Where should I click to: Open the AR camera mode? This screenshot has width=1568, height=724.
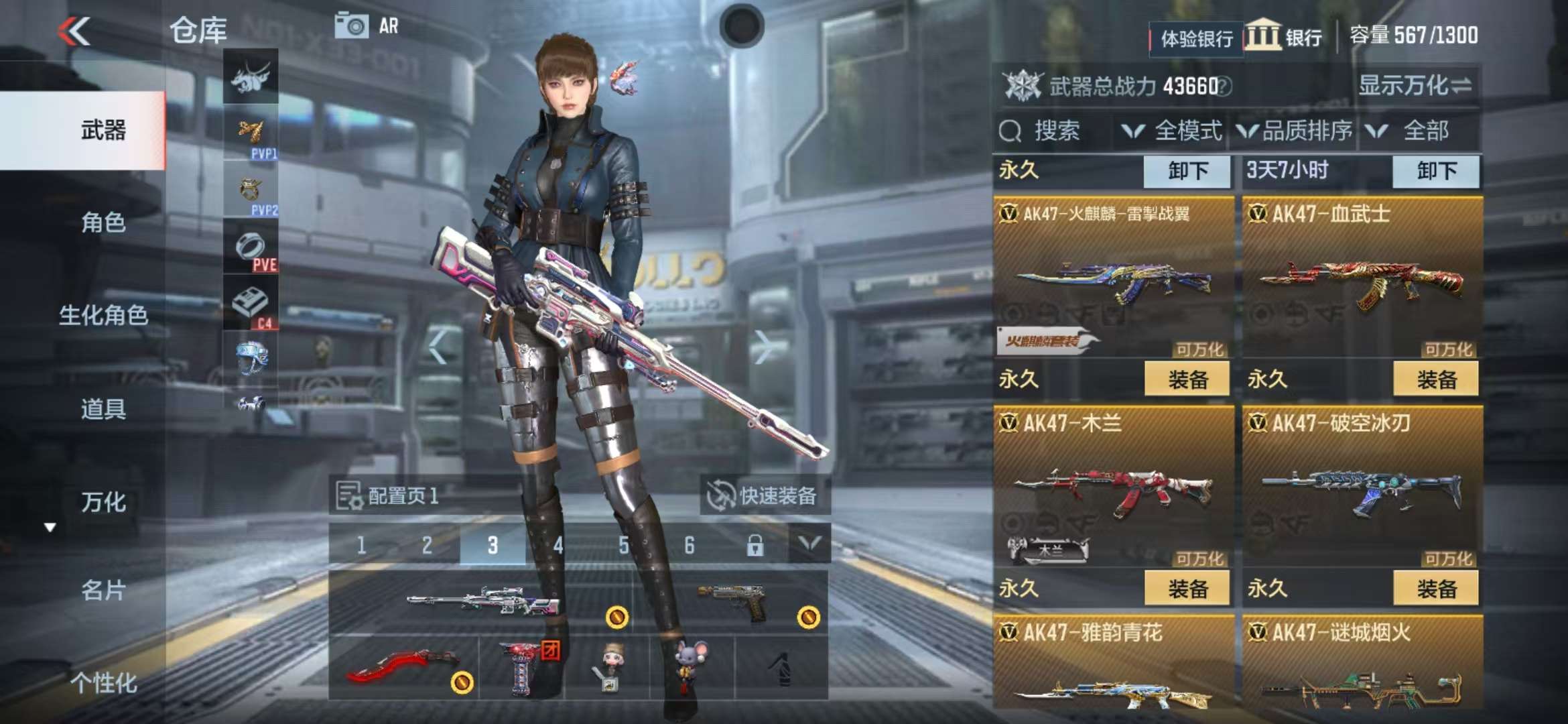[x=367, y=26]
